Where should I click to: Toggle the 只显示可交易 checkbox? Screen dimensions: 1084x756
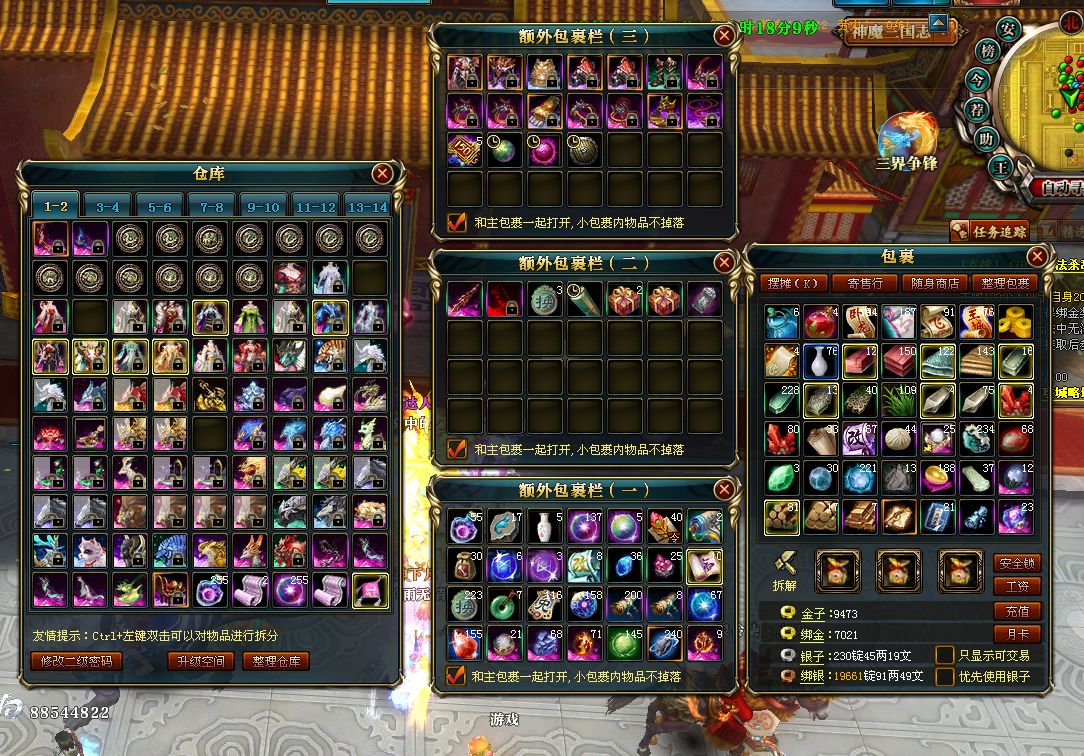[x=944, y=655]
